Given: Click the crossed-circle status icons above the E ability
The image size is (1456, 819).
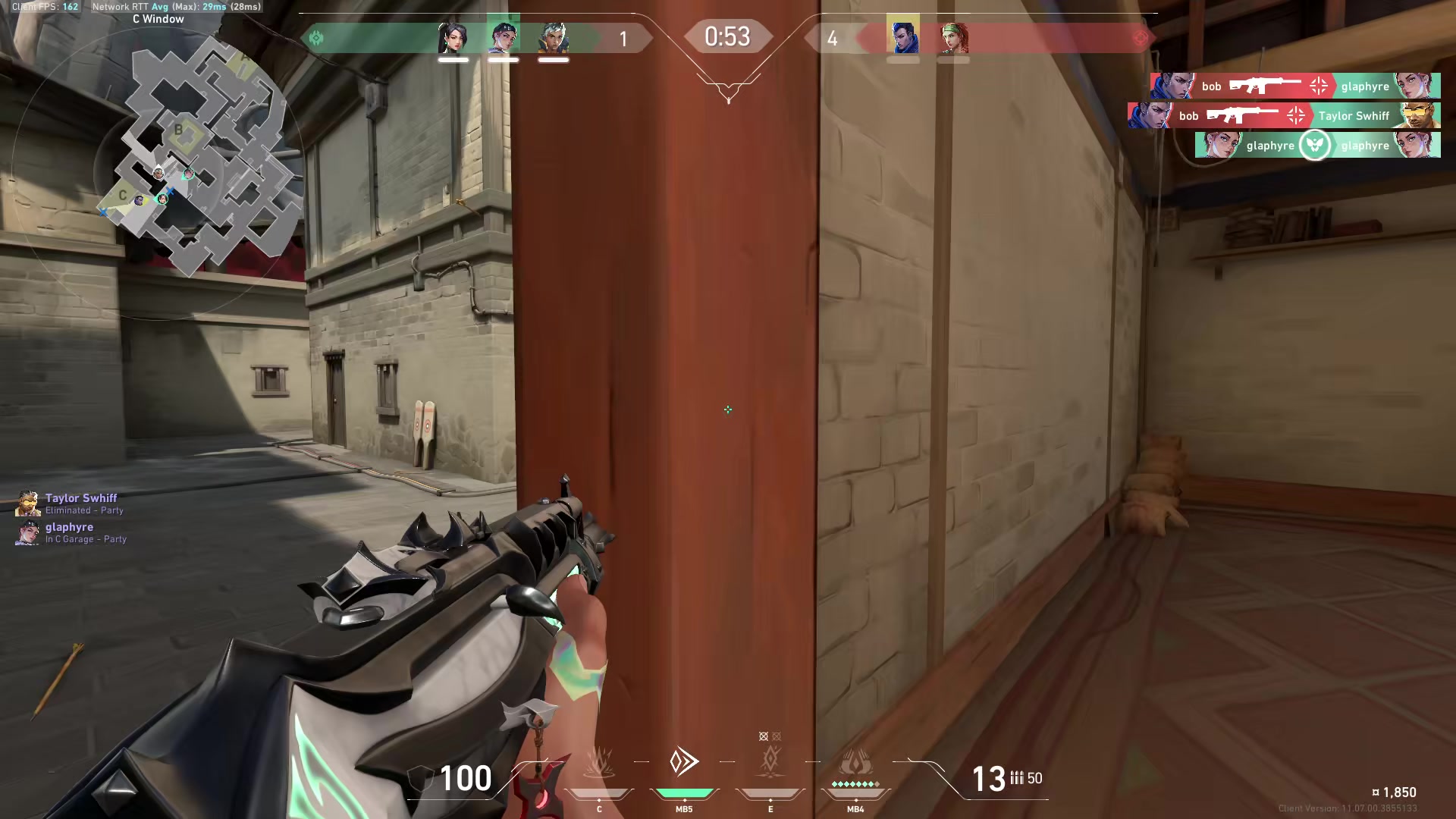Looking at the screenshot, I should [x=769, y=735].
